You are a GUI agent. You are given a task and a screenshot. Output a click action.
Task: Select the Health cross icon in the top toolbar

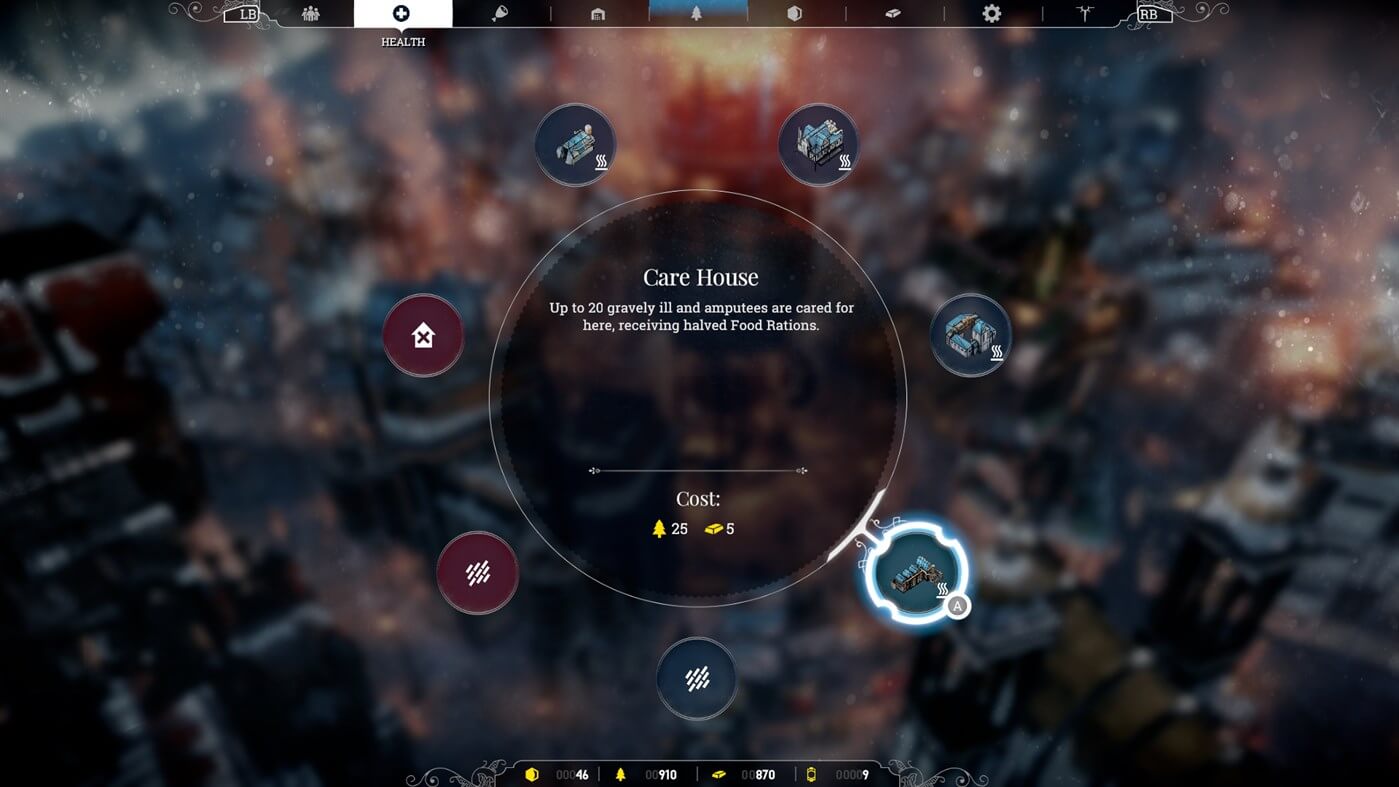point(401,13)
